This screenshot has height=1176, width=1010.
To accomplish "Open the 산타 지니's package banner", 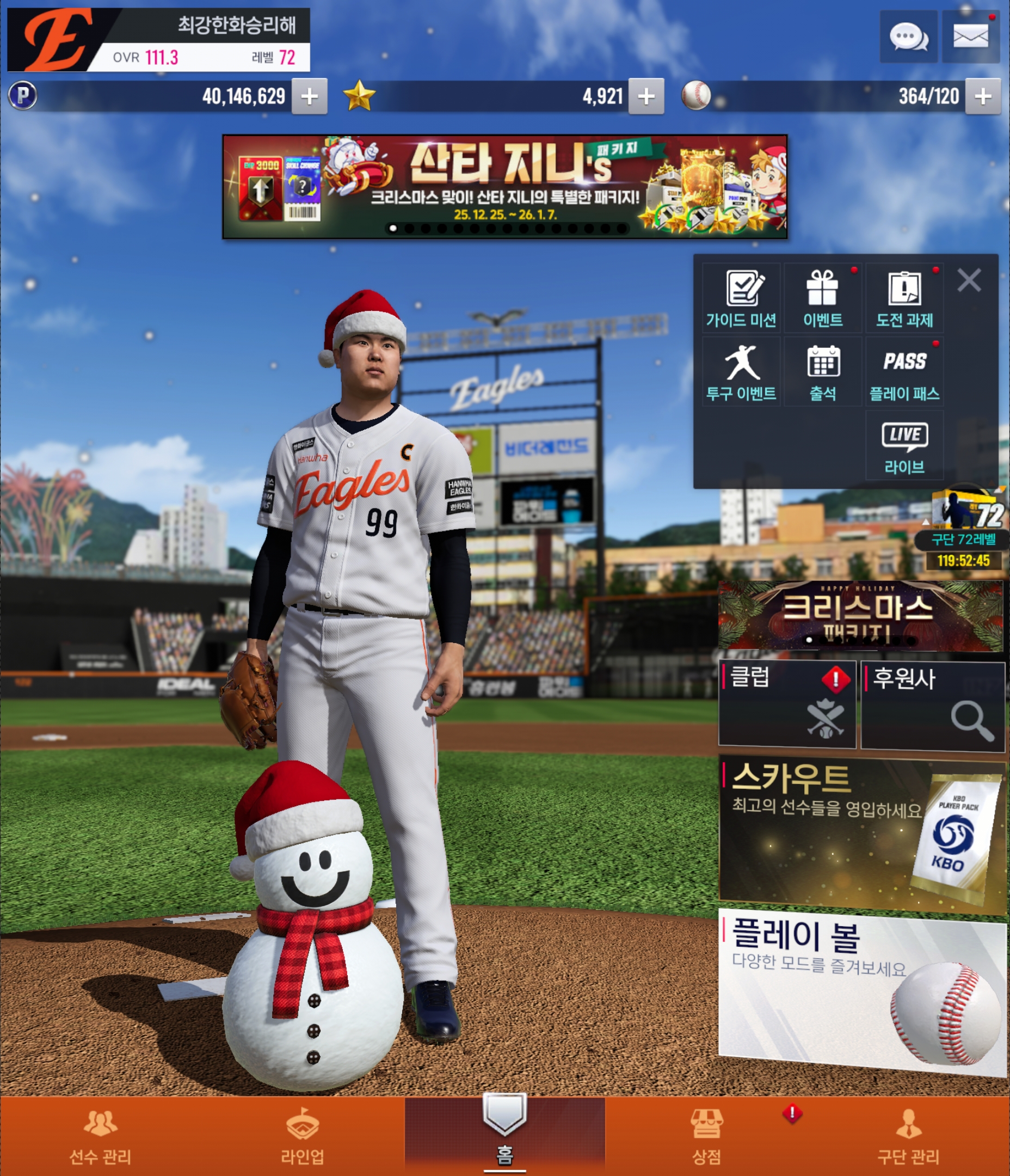I will [504, 186].
